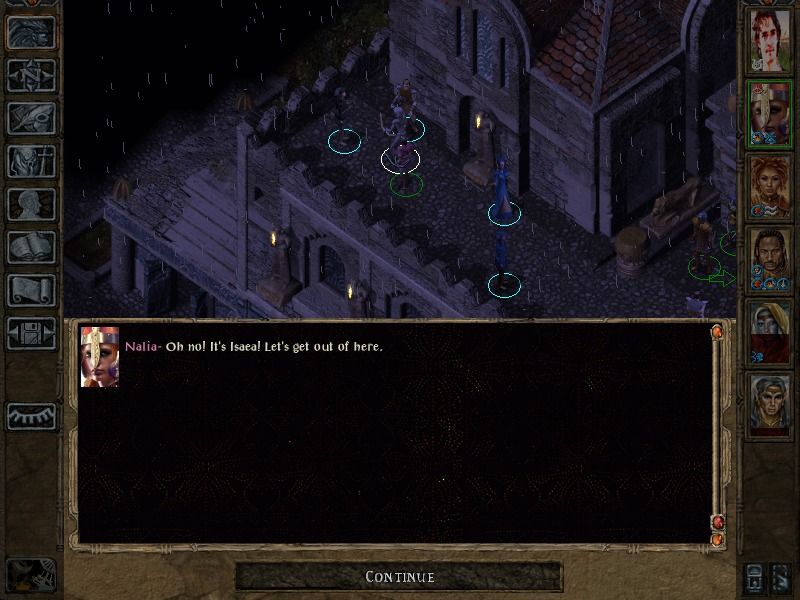Open the journal (quill icon)
The width and height of the screenshot is (800, 600).
click(31, 118)
